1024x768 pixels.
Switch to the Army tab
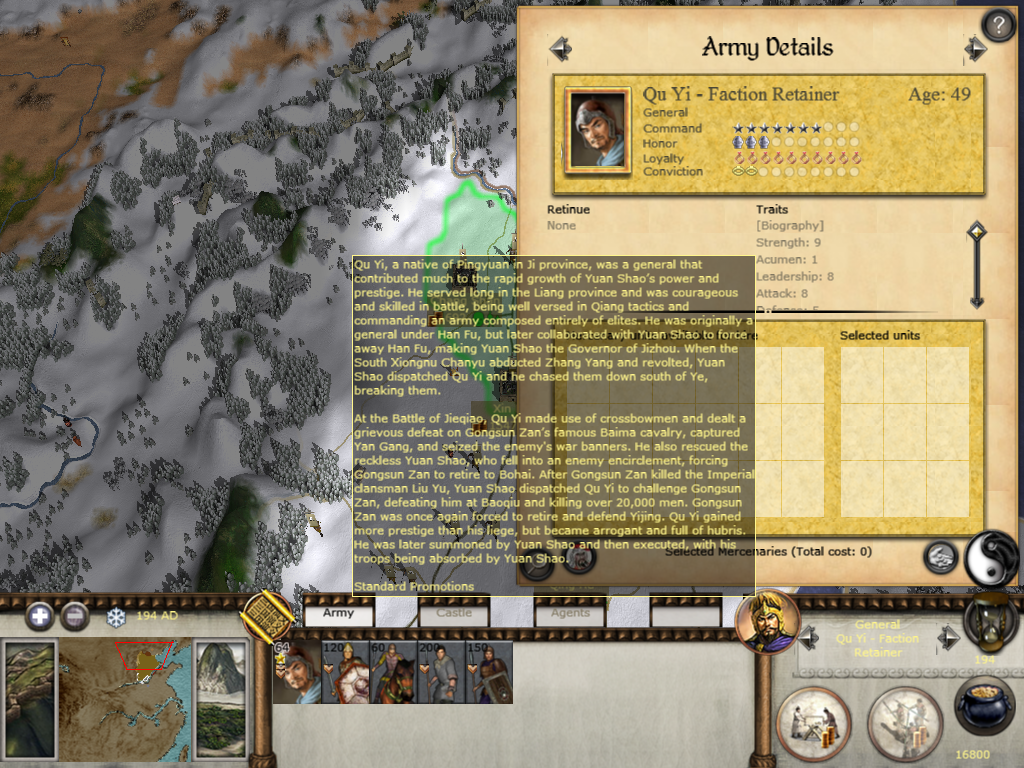click(x=338, y=613)
